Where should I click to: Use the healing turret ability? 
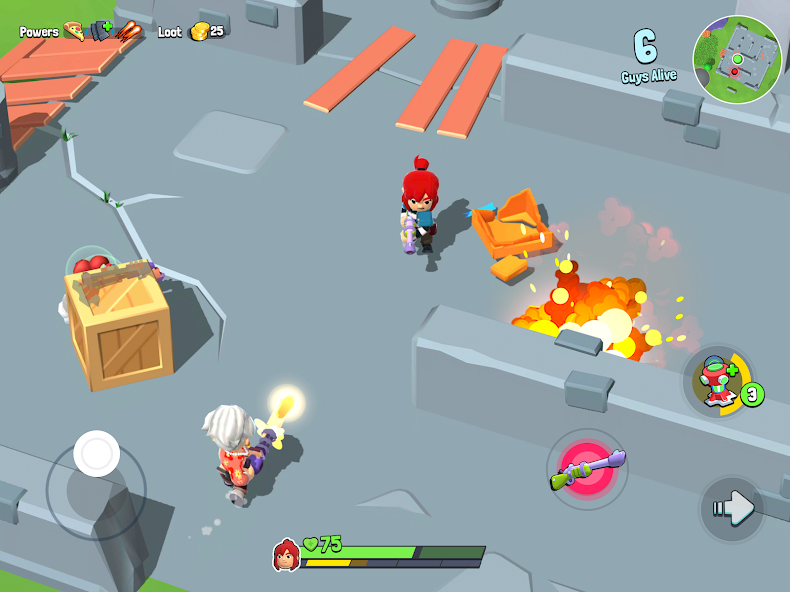718,381
